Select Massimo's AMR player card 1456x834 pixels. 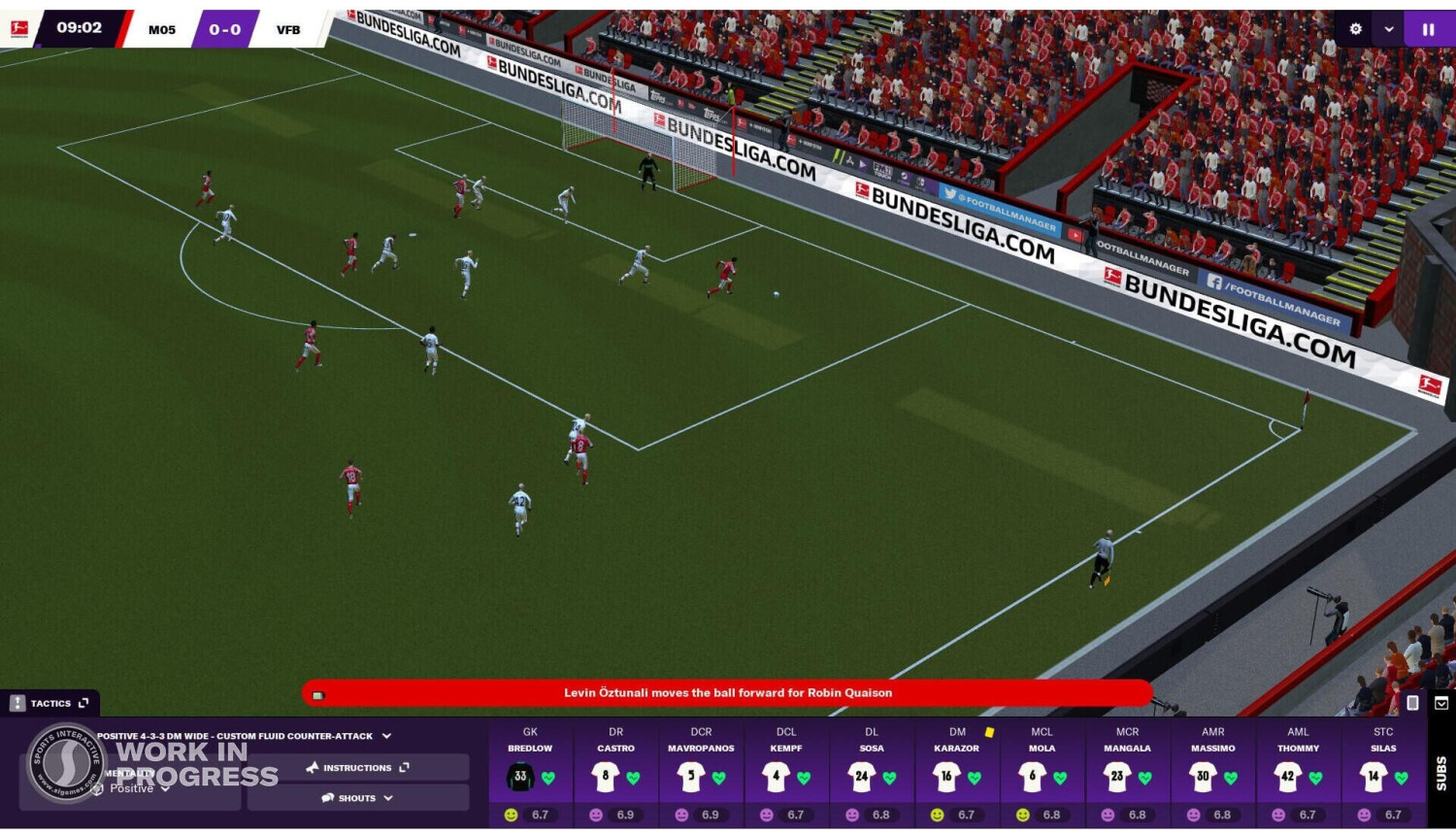(x=1212, y=773)
